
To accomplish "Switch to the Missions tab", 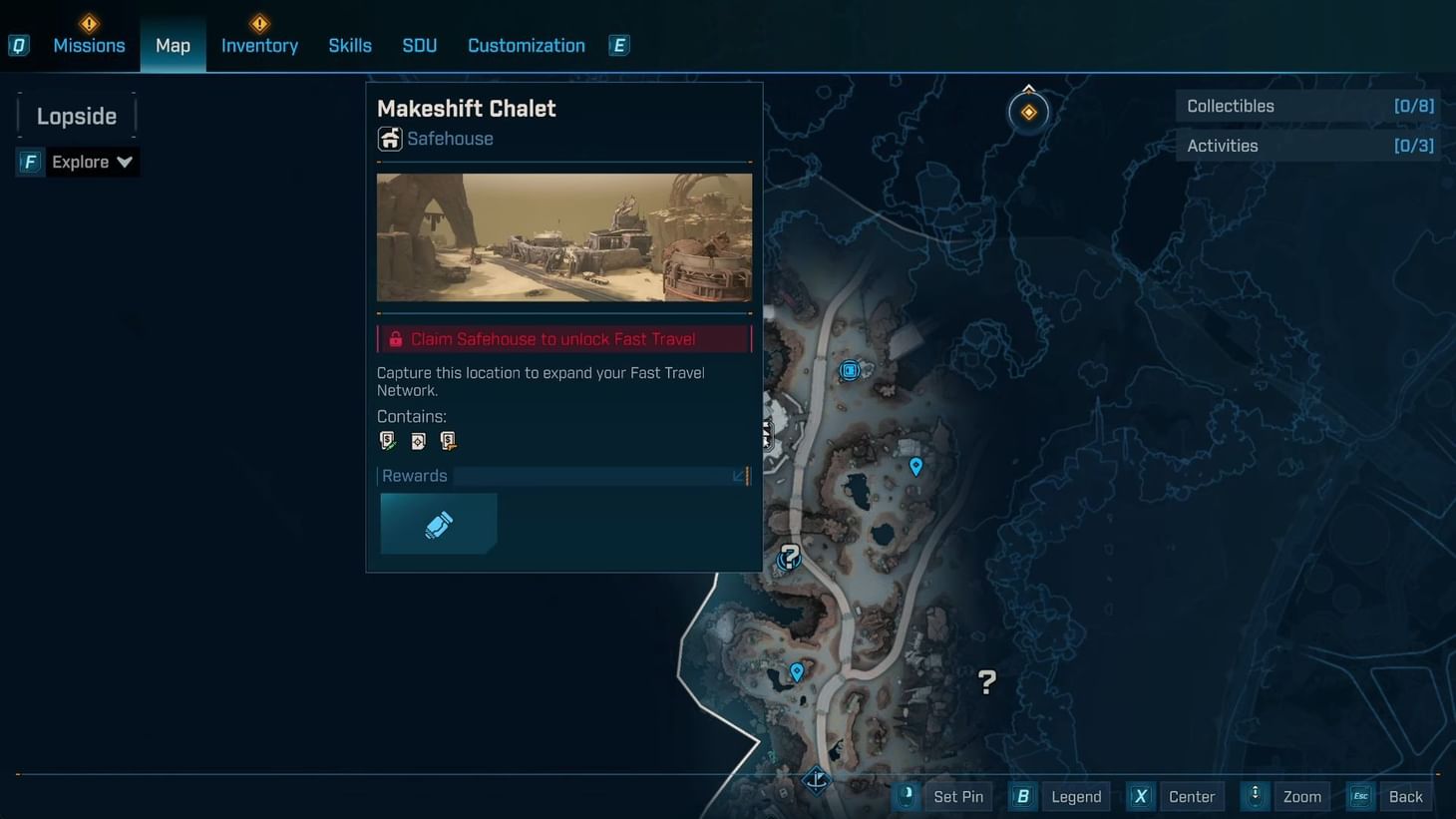I will tap(89, 44).
